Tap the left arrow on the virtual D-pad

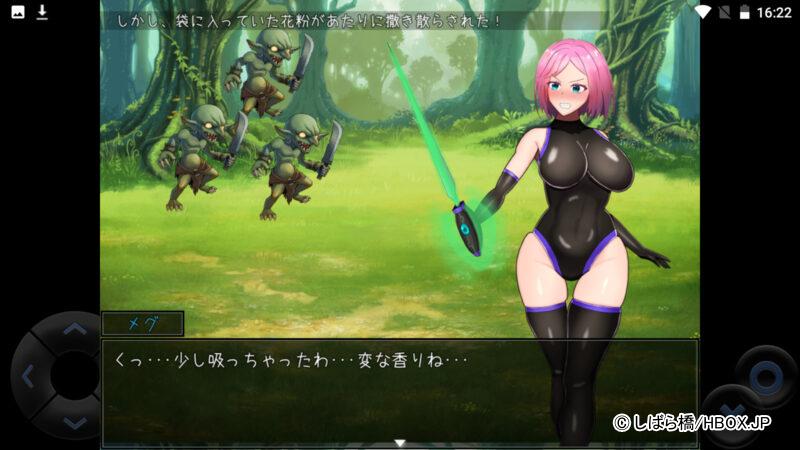[x=27, y=376]
